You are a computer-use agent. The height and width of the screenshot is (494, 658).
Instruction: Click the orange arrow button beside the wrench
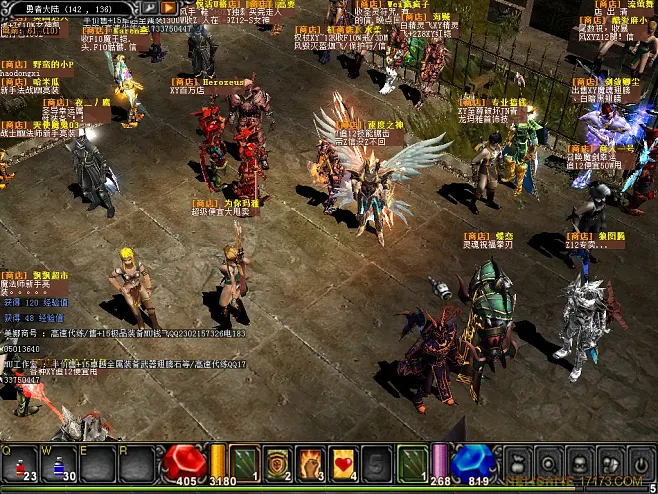[169, 8]
